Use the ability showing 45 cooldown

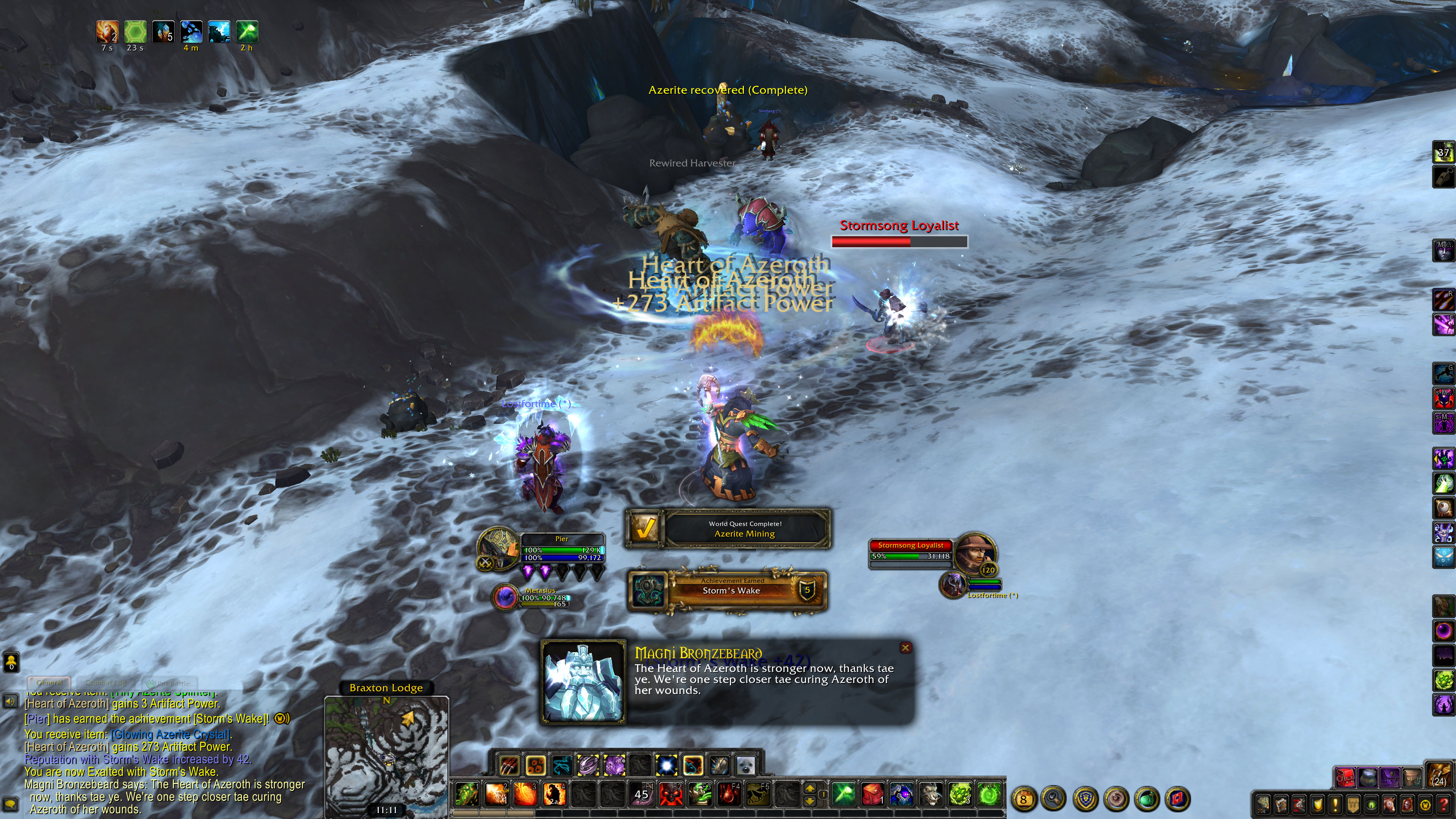pyautogui.click(x=641, y=794)
